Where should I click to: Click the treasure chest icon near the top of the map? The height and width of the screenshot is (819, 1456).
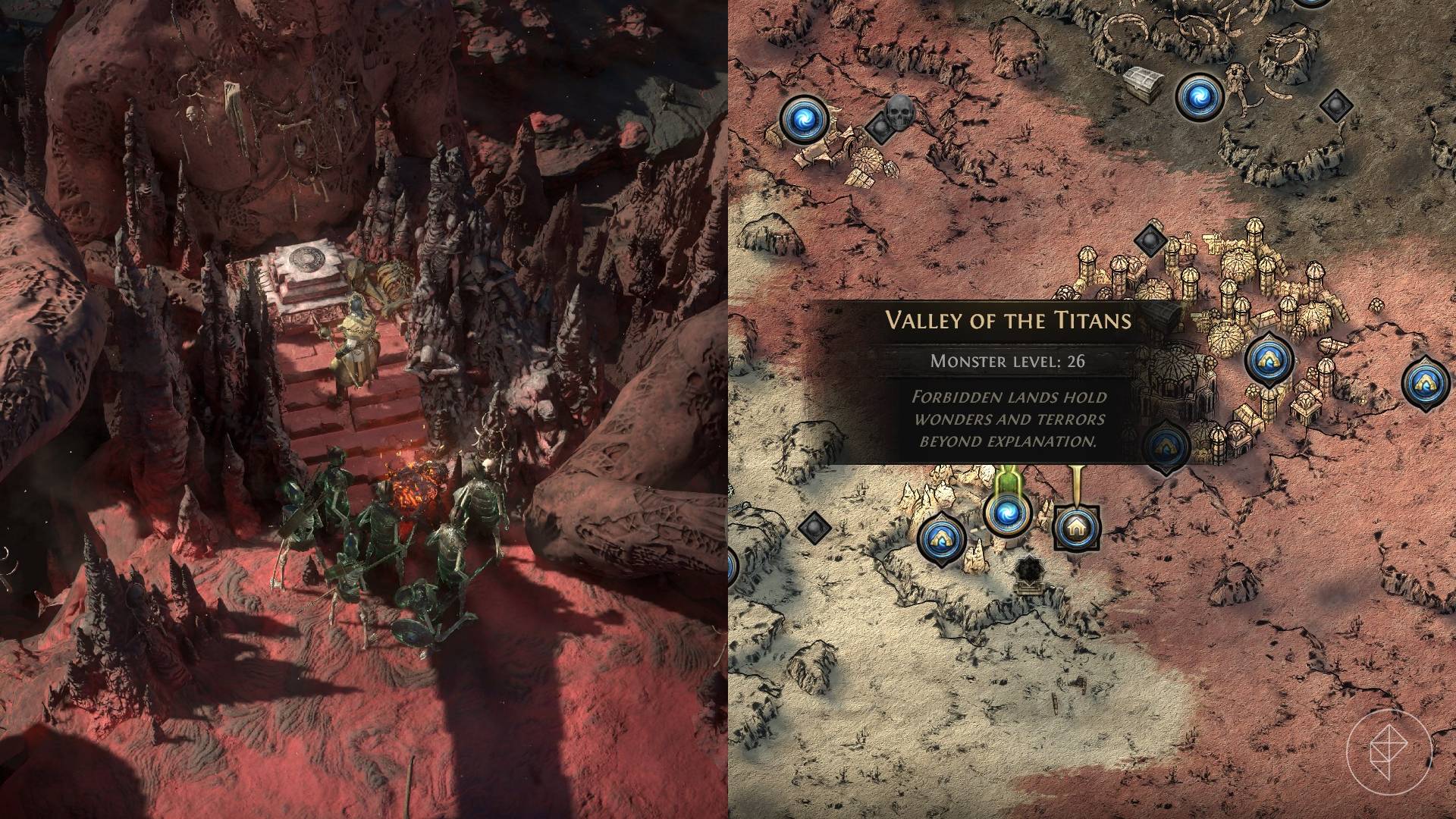1143,83
